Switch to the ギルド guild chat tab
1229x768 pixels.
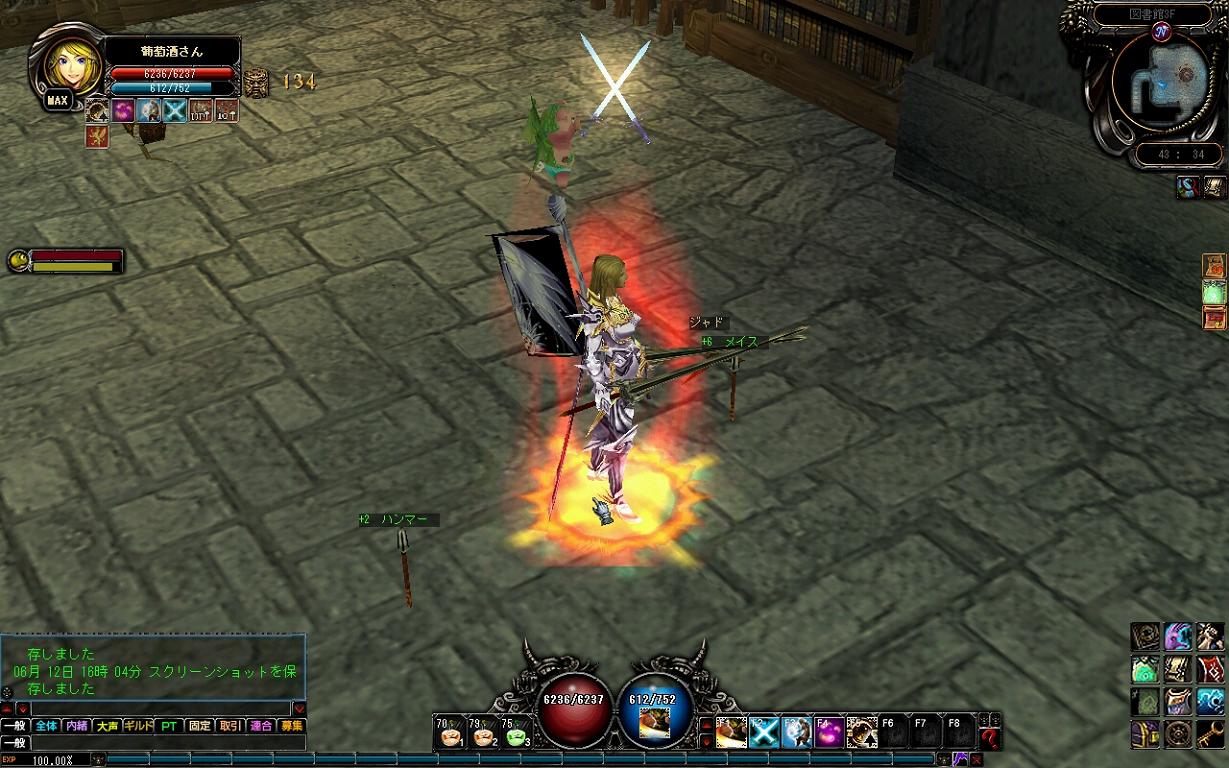137,726
